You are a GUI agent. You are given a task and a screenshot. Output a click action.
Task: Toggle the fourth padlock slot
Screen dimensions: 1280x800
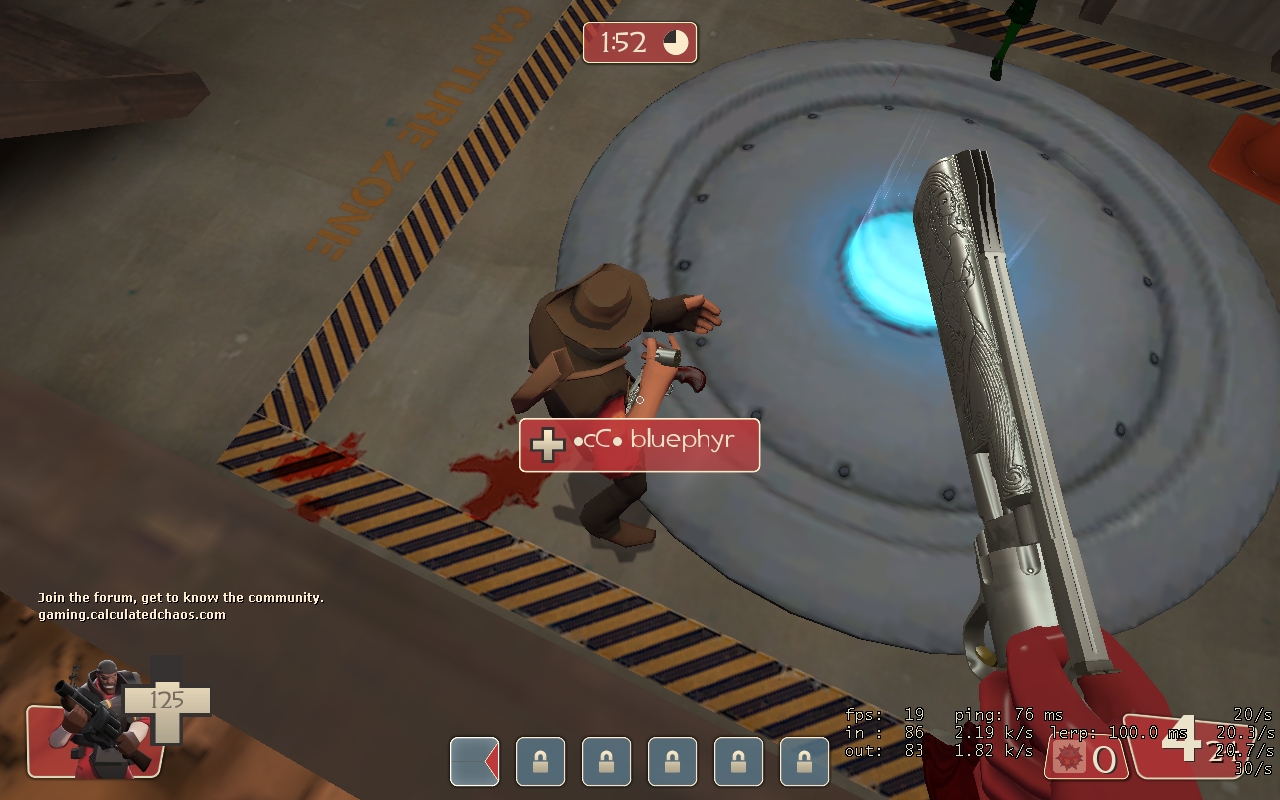point(738,762)
